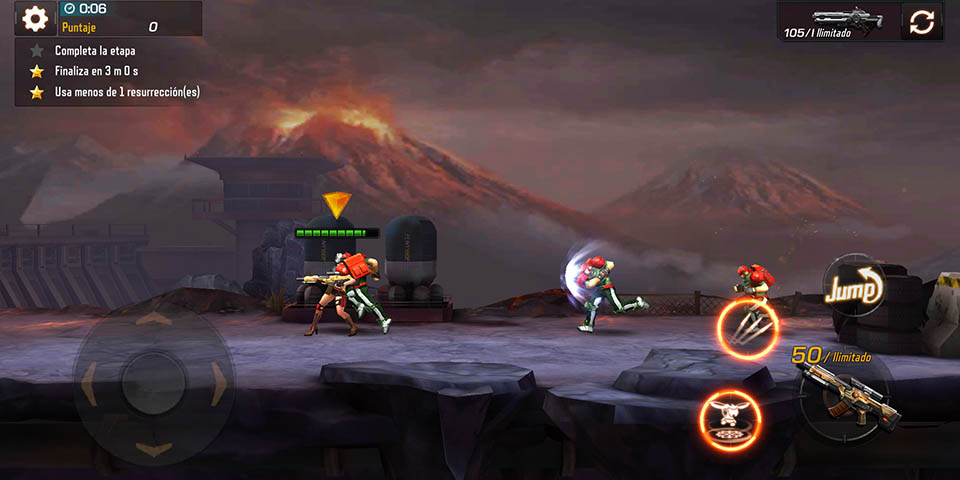Image resolution: width=960 pixels, height=480 pixels.
Task: Open the settings gear menu
Action: click(x=35, y=19)
